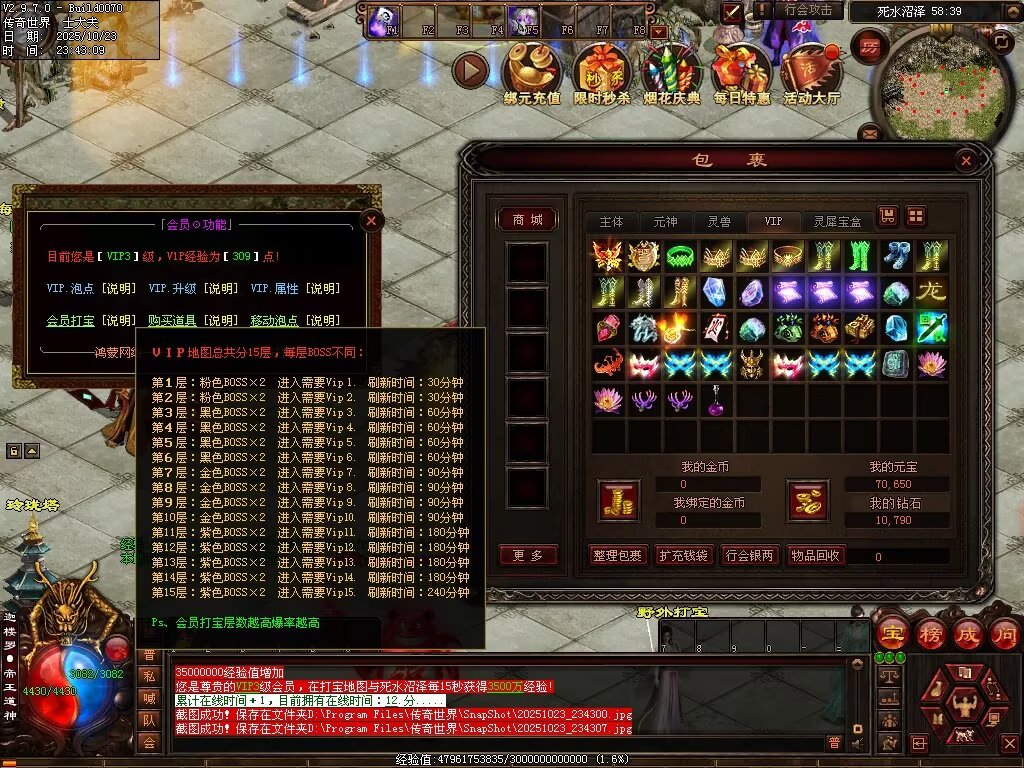This screenshot has height=768, width=1024.
Task: Click the circular minimap
Action: tap(931, 86)
